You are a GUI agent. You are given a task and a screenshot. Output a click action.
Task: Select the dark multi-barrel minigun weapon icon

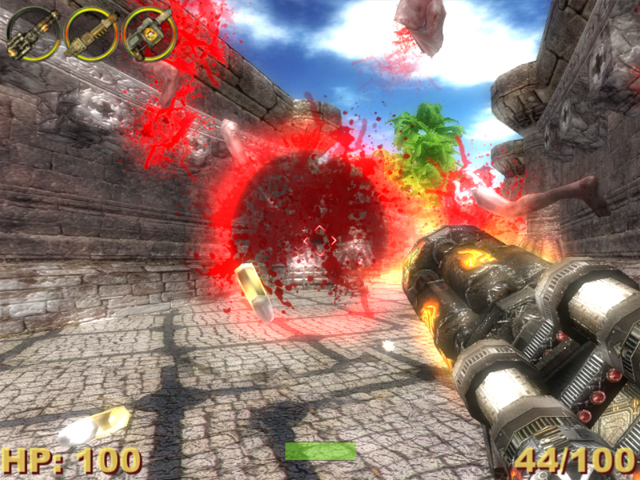33,32
